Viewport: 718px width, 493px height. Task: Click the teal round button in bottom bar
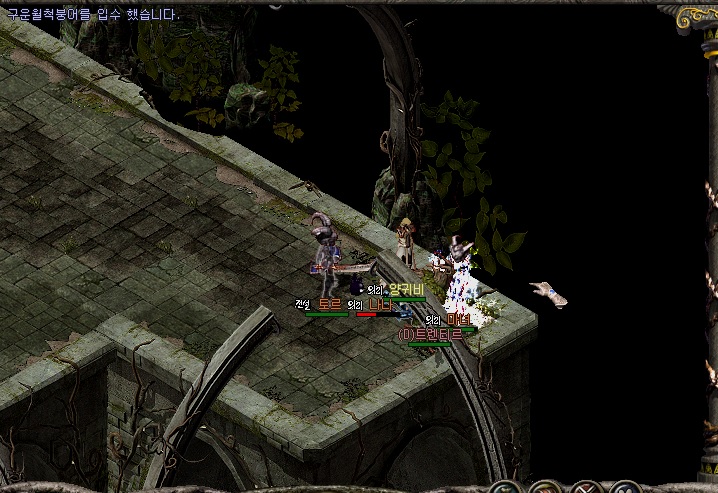click(503, 489)
